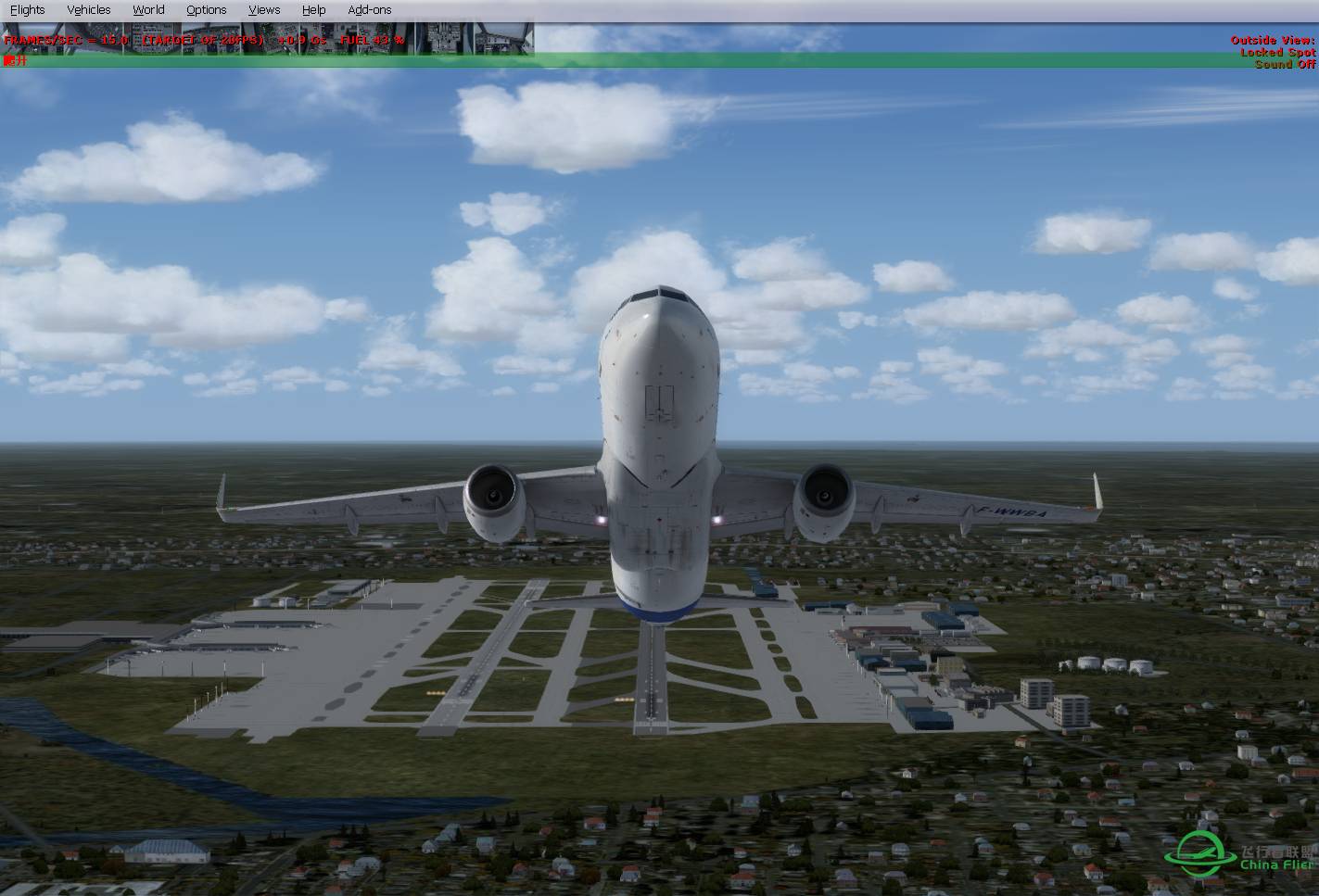The image size is (1319, 896).
Task: Show the Views menu
Action: tap(264, 9)
